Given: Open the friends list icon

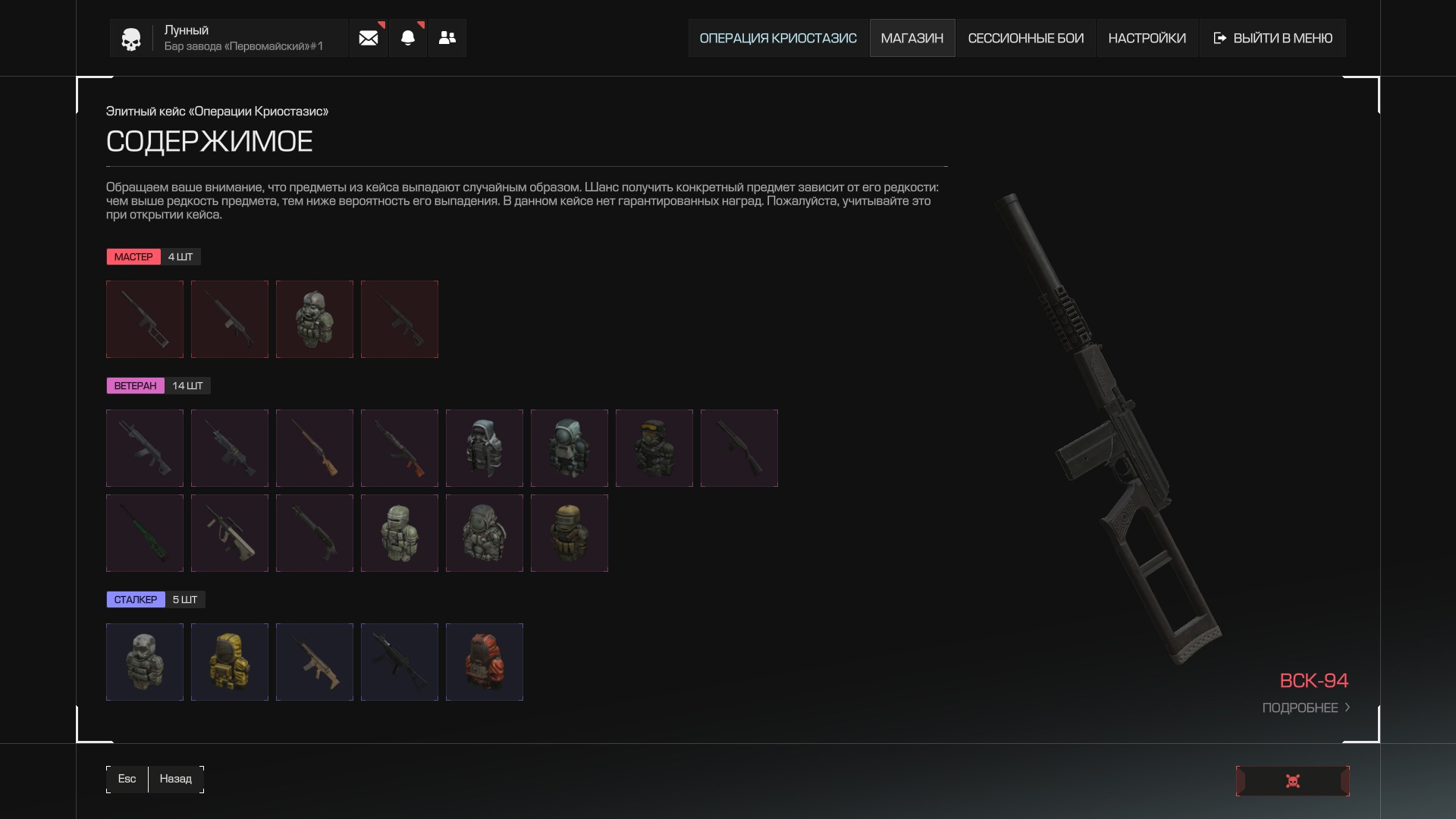Looking at the screenshot, I should (447, 38).
